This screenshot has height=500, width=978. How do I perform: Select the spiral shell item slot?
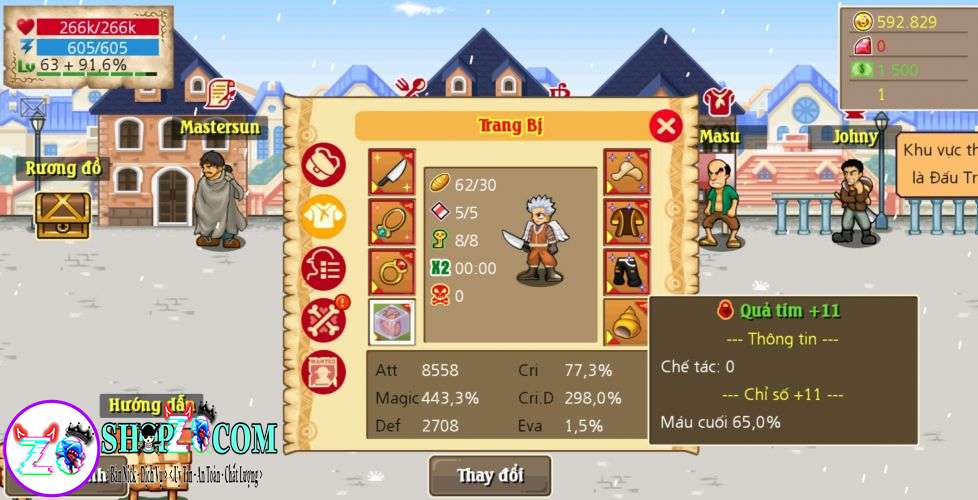627,321
